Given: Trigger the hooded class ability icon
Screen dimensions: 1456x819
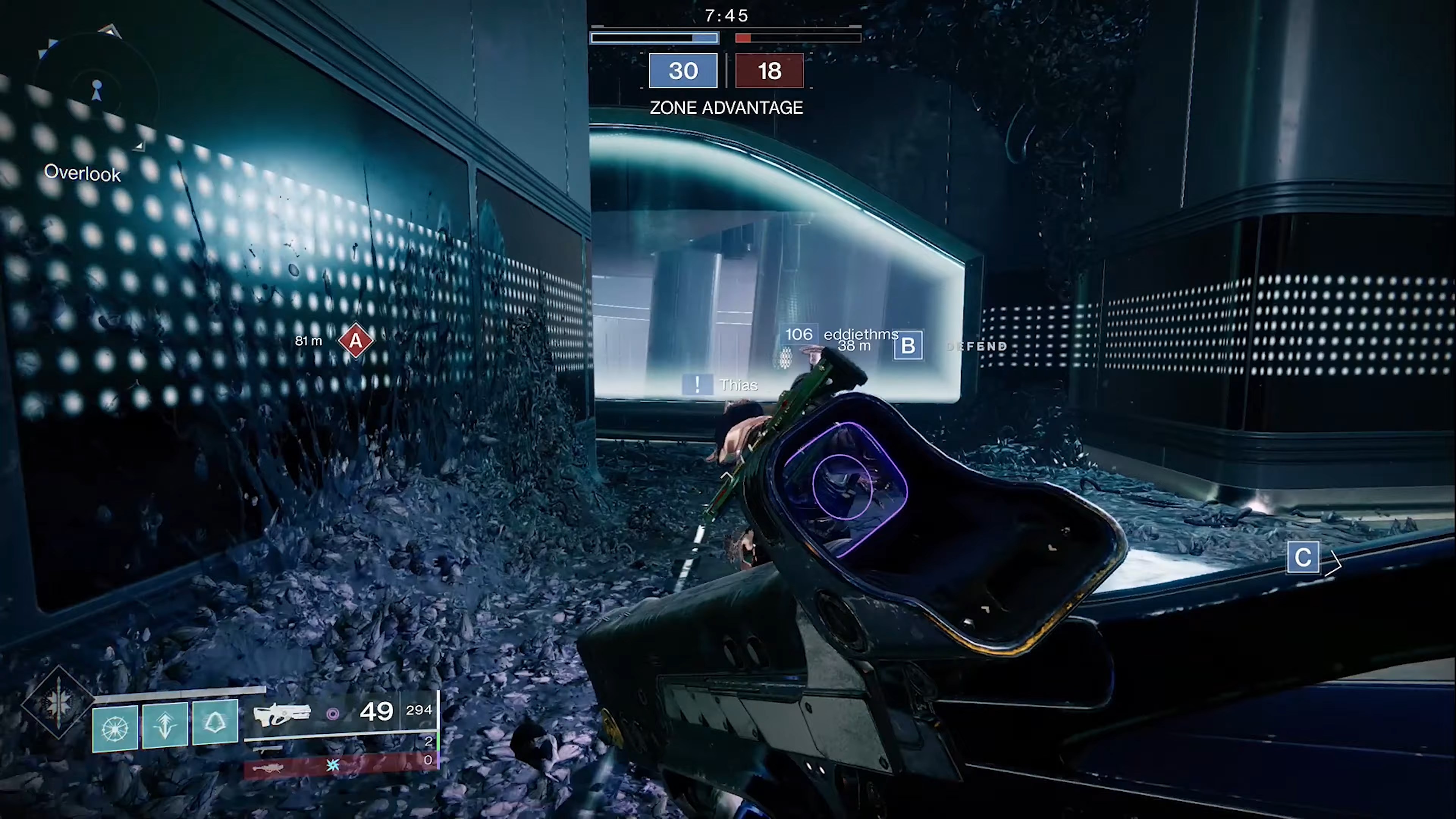Looking at the screenshot, I should (215, 722).
